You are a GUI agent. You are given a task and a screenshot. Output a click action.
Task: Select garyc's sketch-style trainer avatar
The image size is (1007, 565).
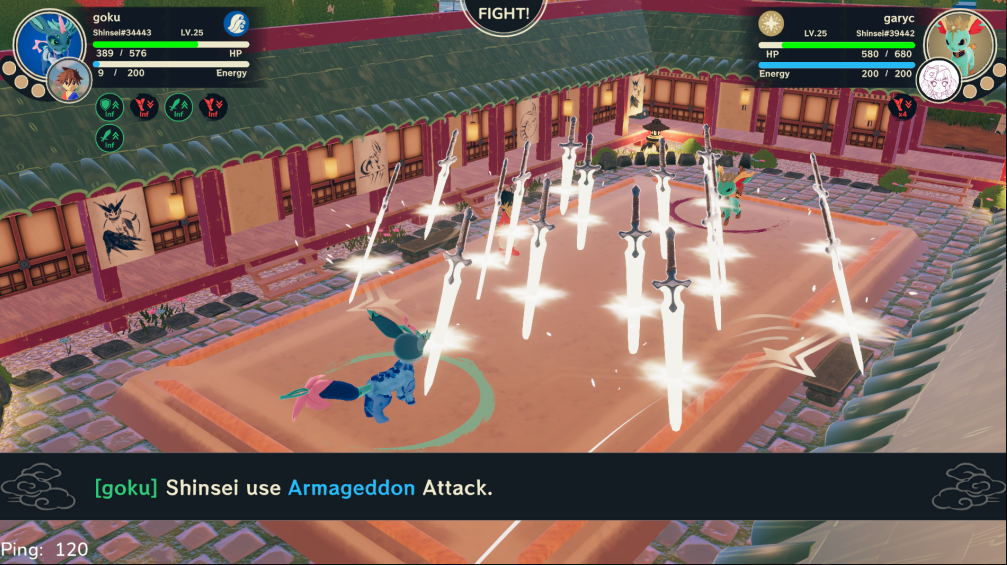pyautogui.click(x=939, y=78)
